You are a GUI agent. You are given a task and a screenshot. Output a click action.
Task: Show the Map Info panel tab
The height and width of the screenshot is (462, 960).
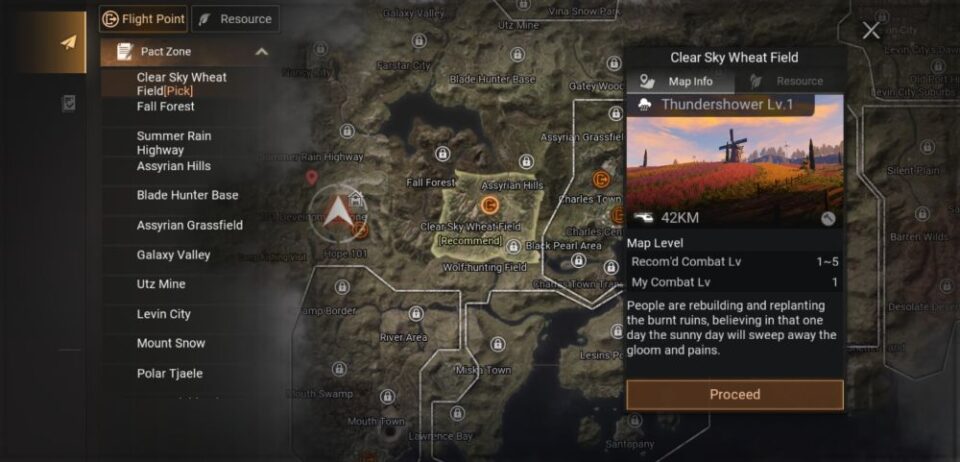point(680,82)
